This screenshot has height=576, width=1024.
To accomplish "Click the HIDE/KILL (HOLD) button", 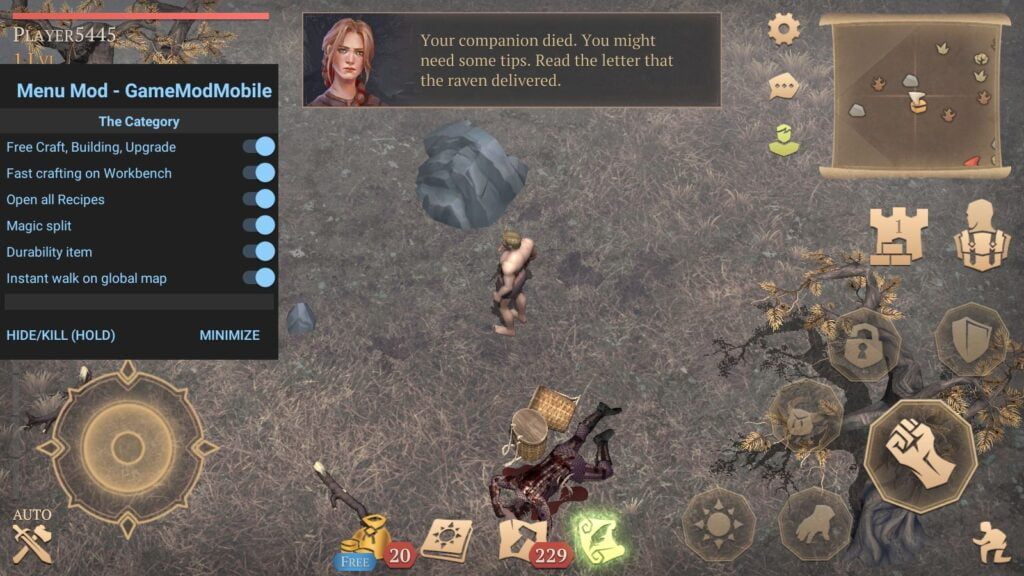I will tap(61, 335).
